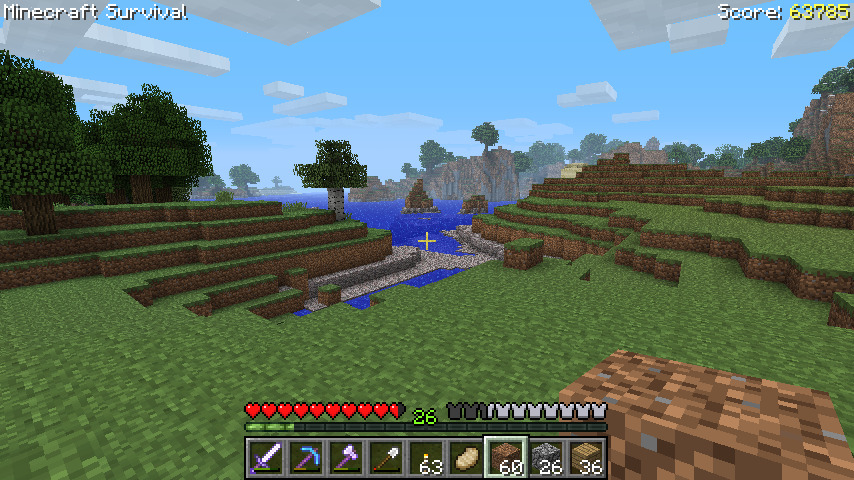This screenshot has height=480, width=854.
Task: Select the diamond pickaxe hotbar slot
Action: click(x=306, y=457)
